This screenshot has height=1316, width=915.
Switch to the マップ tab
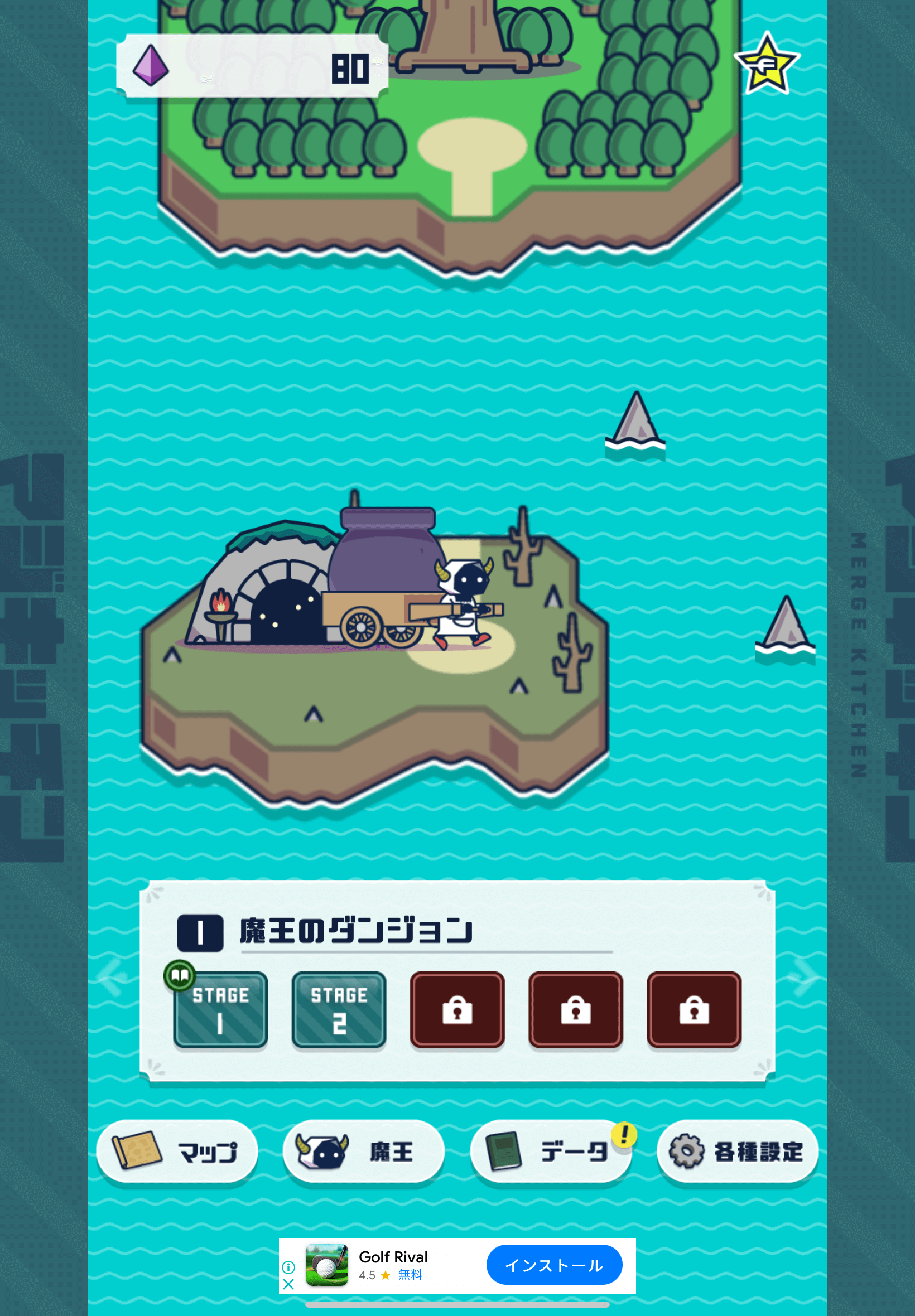point(178,1150)
